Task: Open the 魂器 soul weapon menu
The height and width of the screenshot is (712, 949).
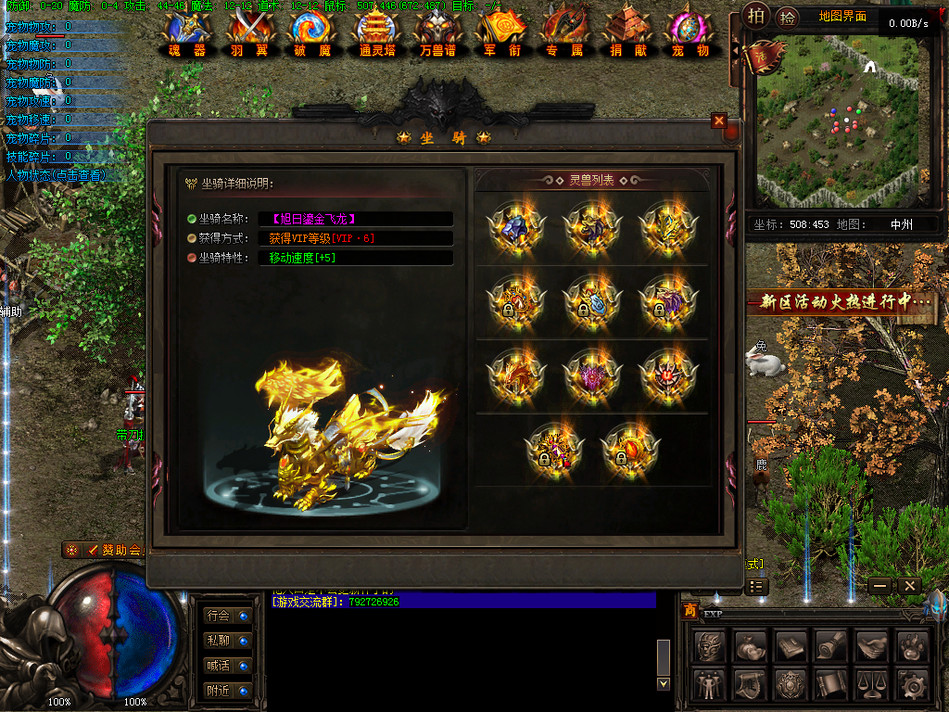Action: pyautogui.click(x=186, y=33)
